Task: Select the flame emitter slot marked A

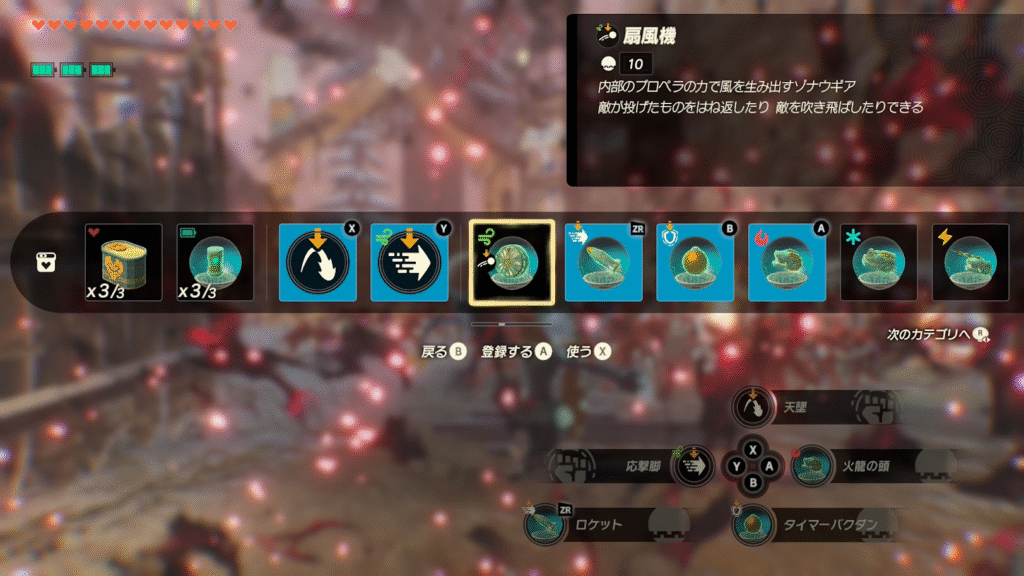Action: point(787,262)
